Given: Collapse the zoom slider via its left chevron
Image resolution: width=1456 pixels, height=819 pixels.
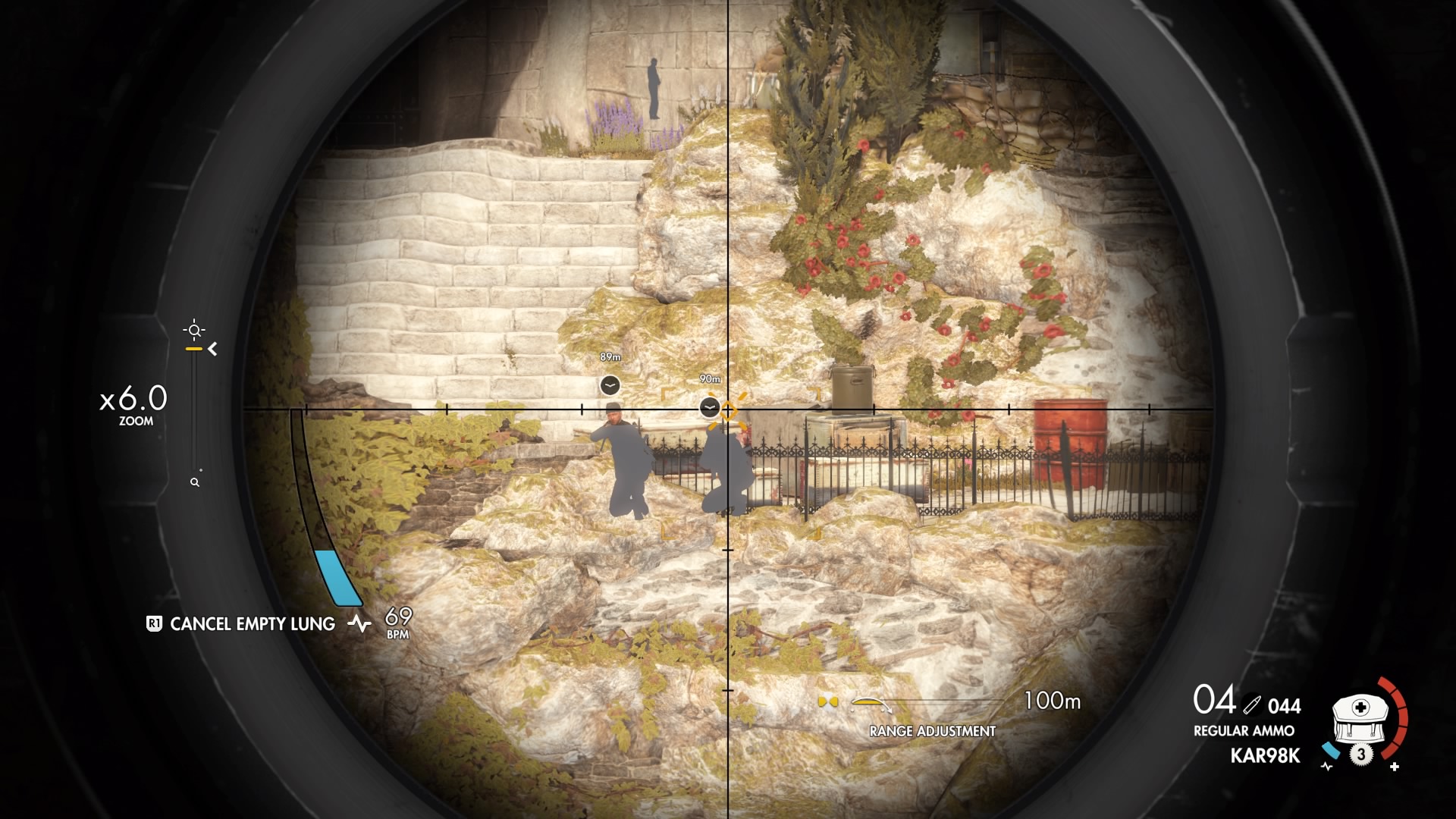Looking at the screenshot, I should click(x=213, y=350).
